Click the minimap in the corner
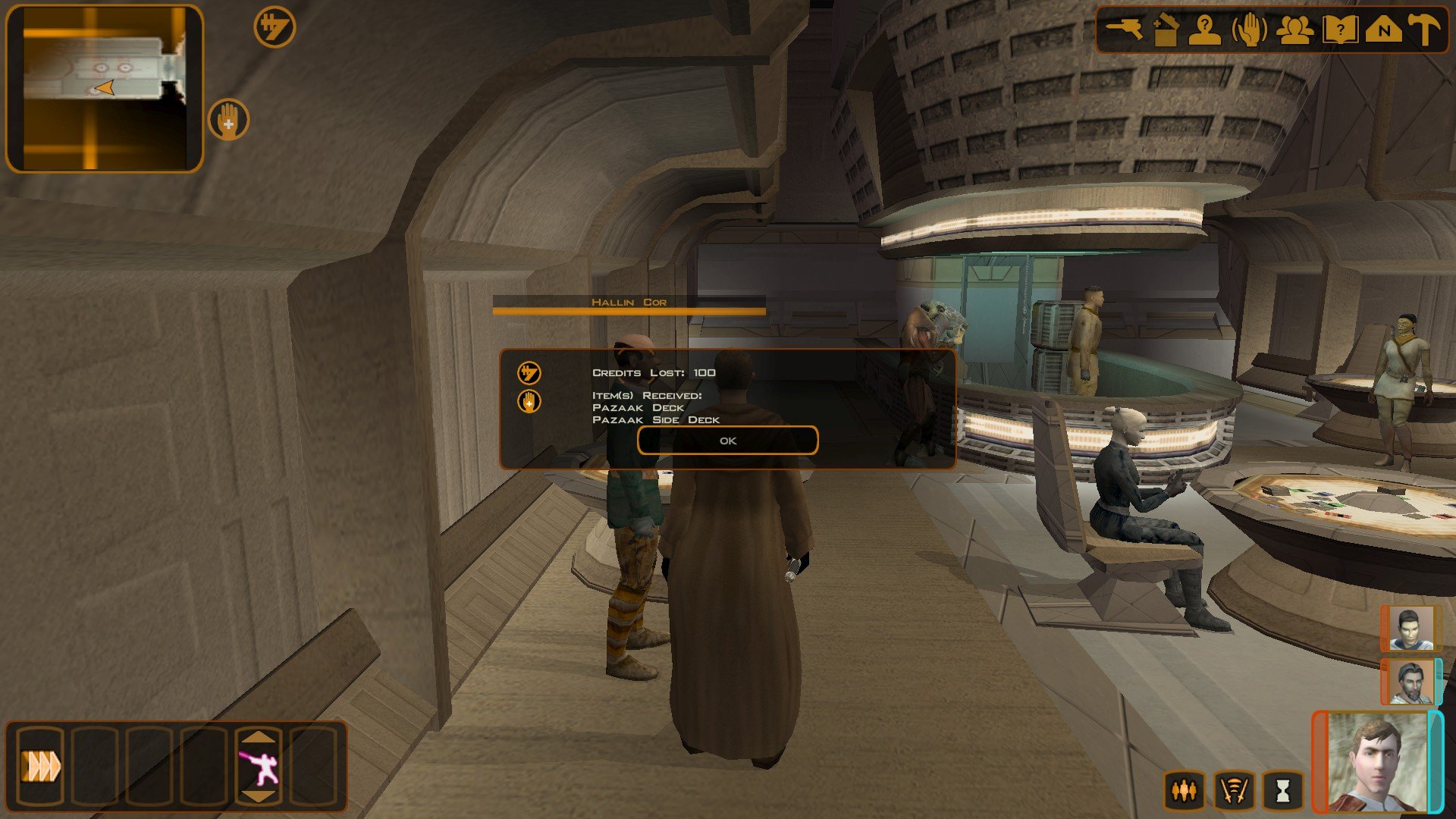The width and height of the screenshot is (1456, 819). coord(105,89)
